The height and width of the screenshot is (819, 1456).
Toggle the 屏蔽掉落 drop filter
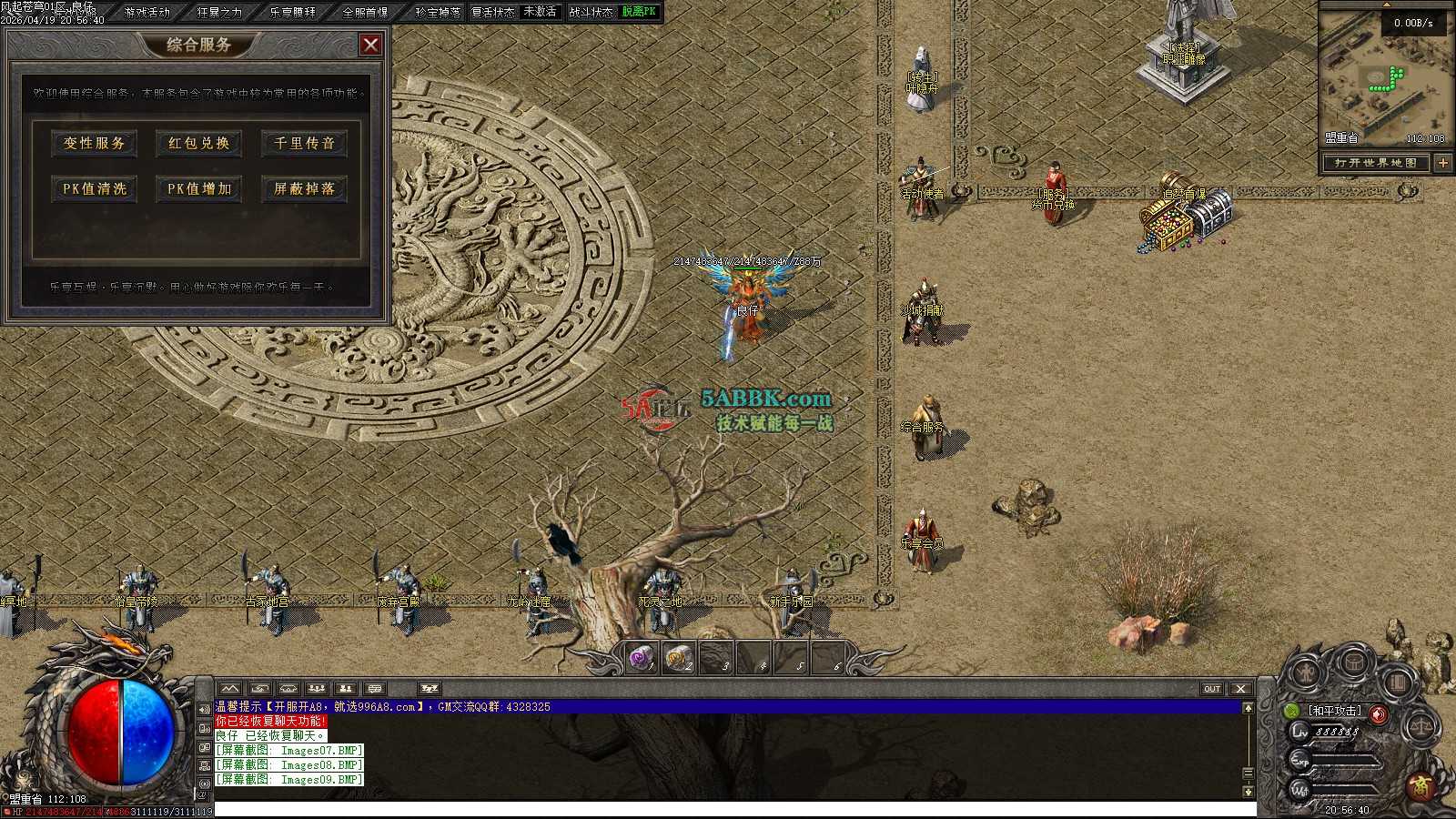coord(305,188)
